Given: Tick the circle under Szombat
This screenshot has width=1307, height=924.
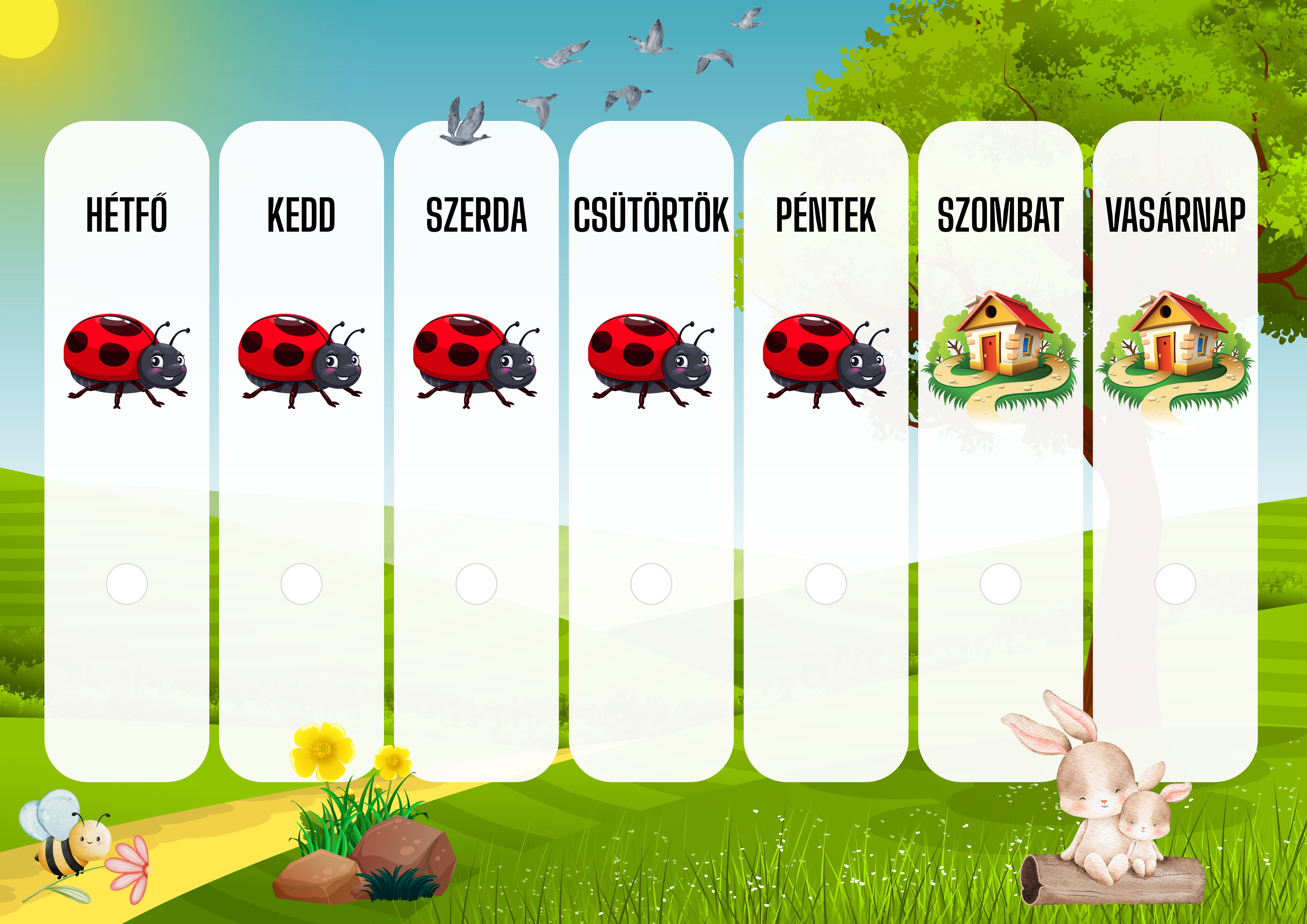Looking at the screenshot, I should click(x=1001, y=584).
